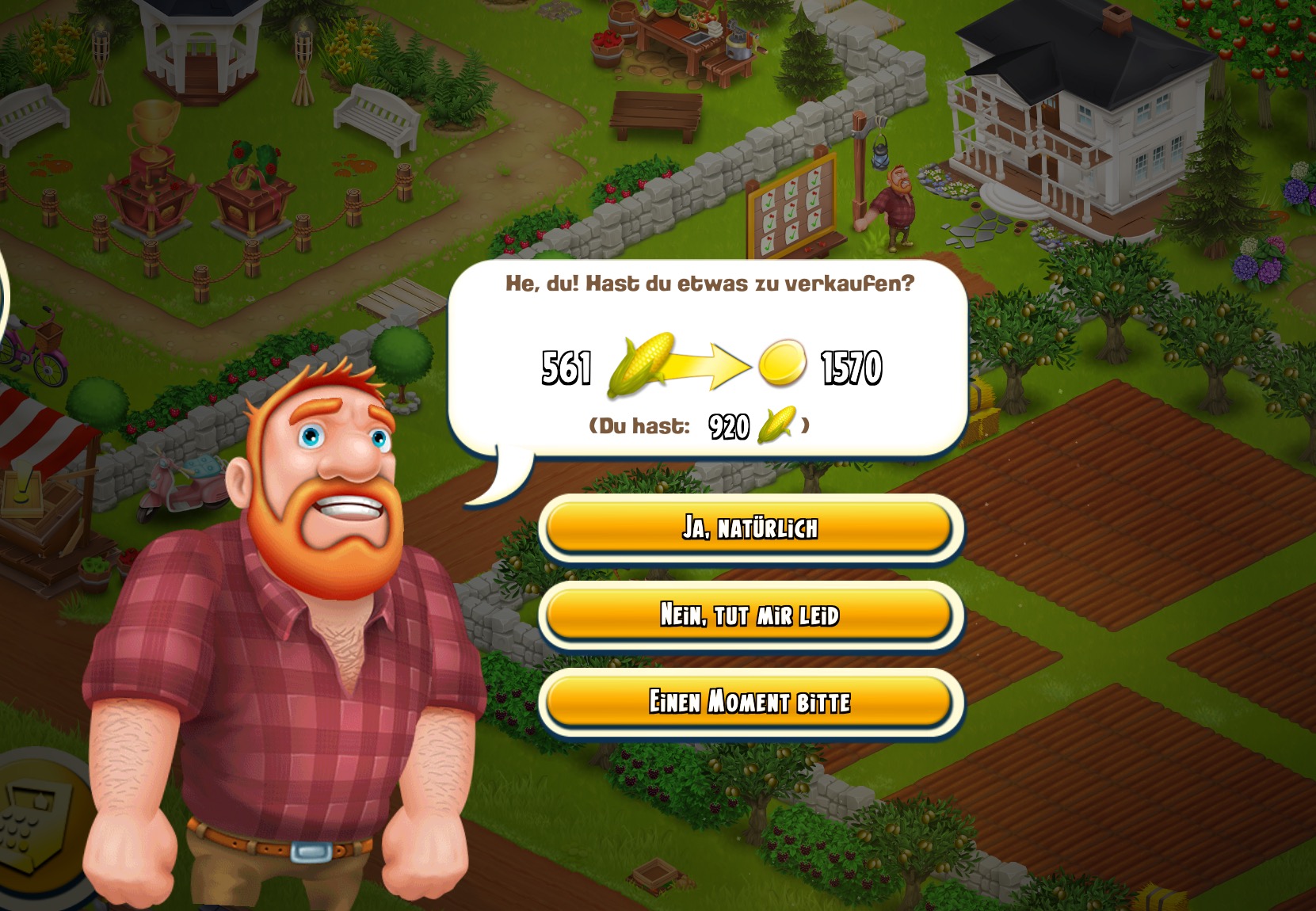
Task: Choose "Einen Moment bitte" to delay
Action: coord(750,702)
